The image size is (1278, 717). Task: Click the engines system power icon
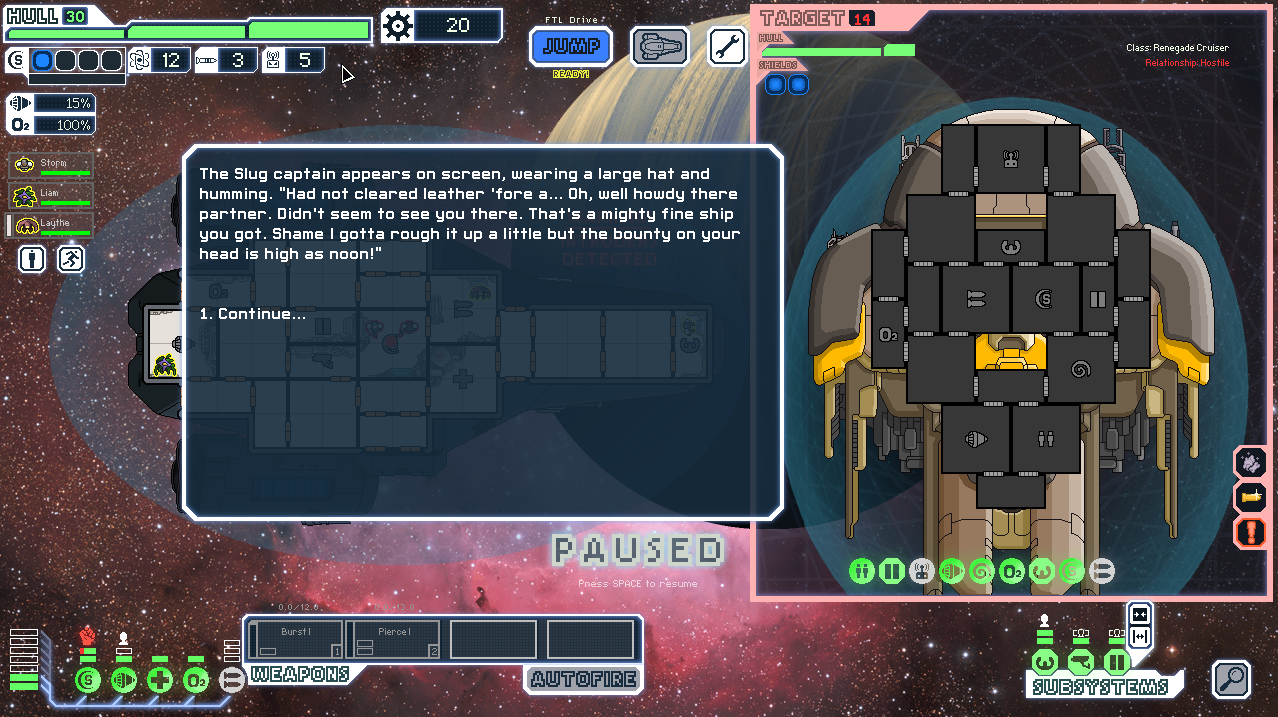(x=124, y=680)
